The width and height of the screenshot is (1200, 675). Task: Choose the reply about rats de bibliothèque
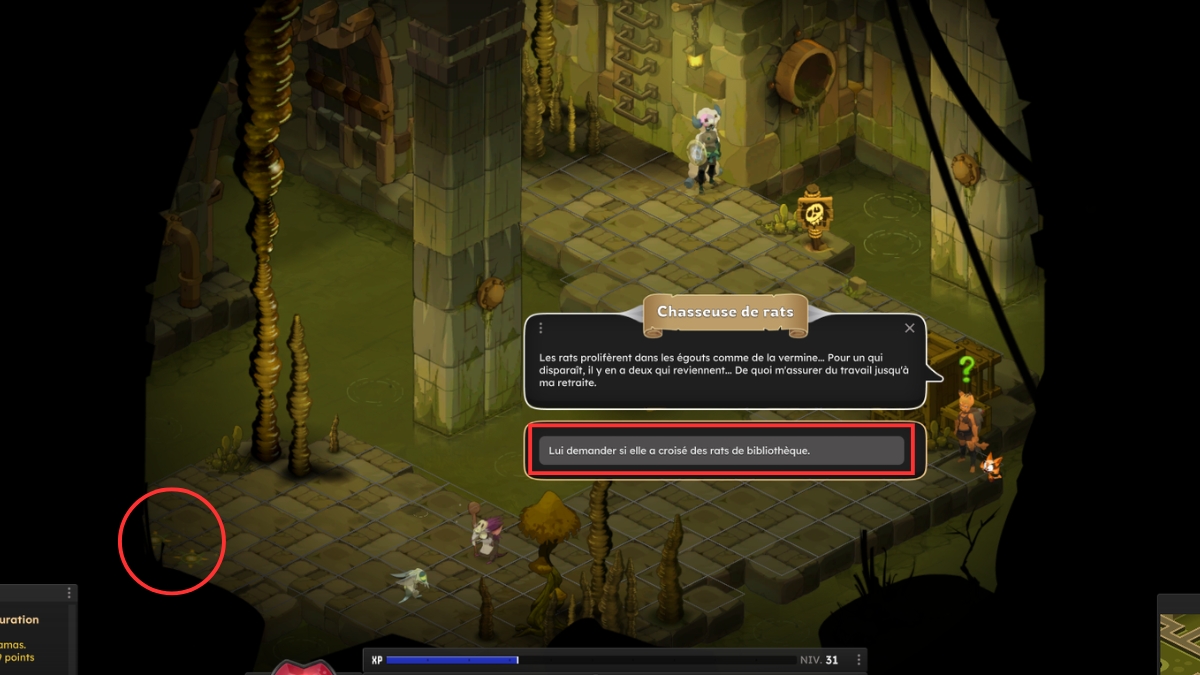point(721,451)
